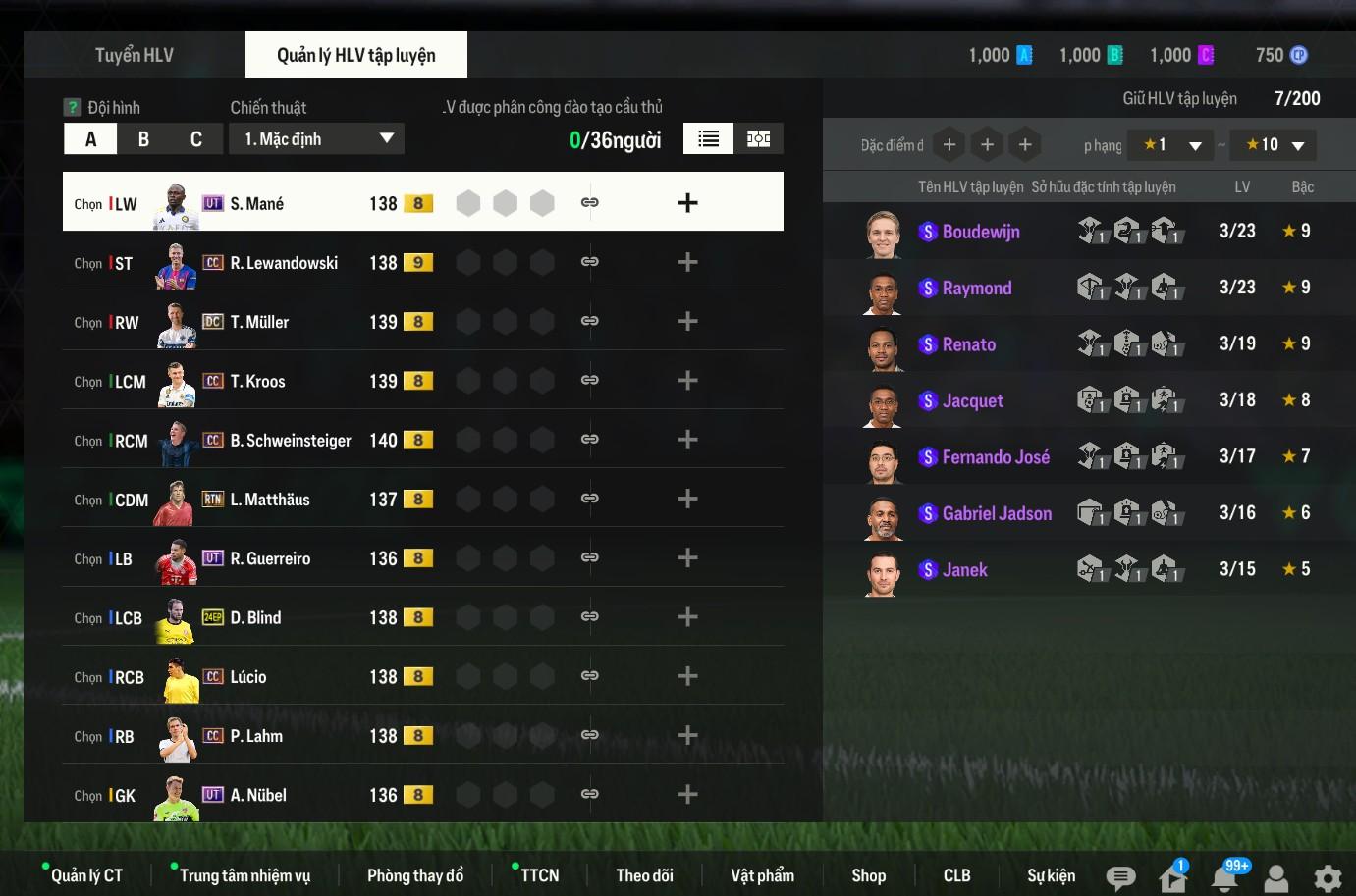Select the R. Lewandowski player row
The image size is (1356, 896).
click(285, 263)
